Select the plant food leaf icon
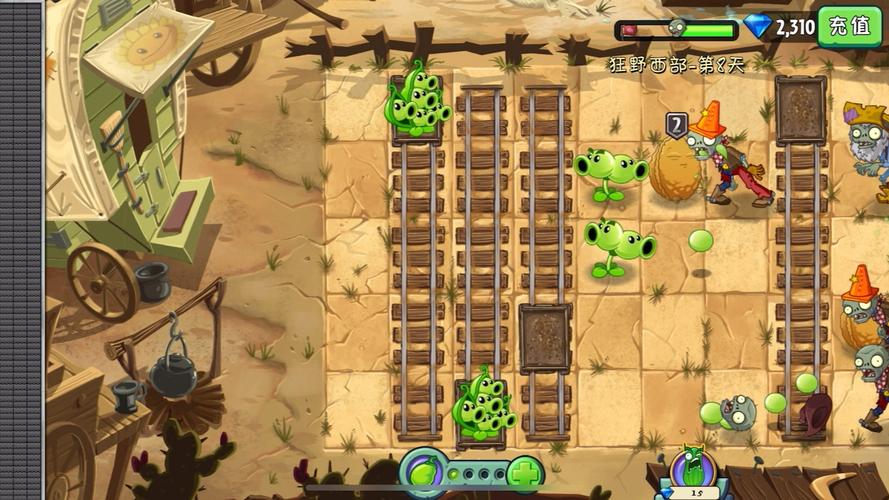 (x=423, y=471)
